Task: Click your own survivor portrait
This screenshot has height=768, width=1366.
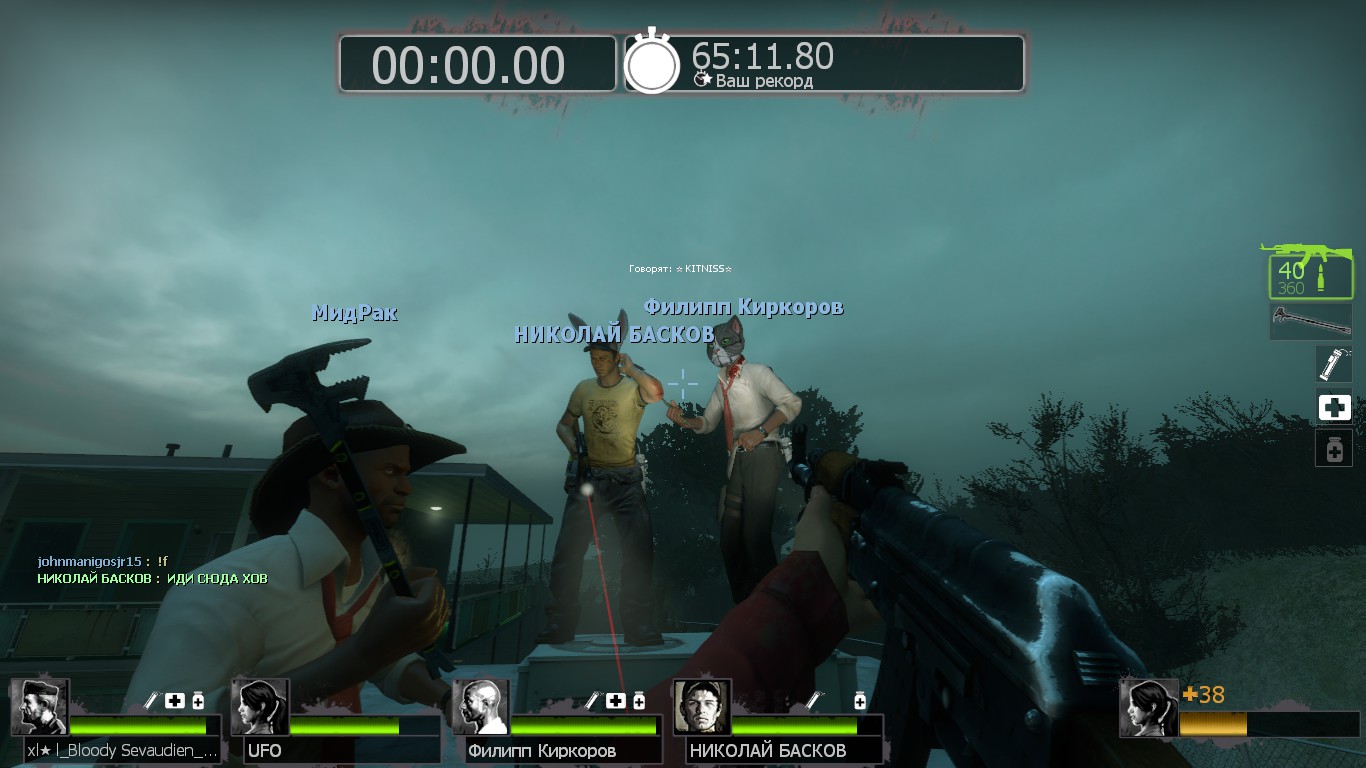Action: (x=1148, y=708)
